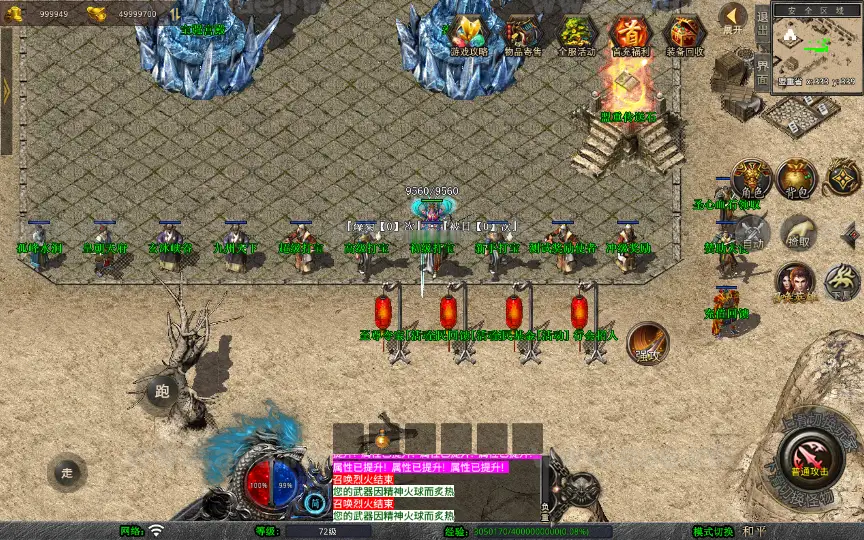Open the 物品寄售 consignment shop

pyautogui.click(x=523, y=35)
